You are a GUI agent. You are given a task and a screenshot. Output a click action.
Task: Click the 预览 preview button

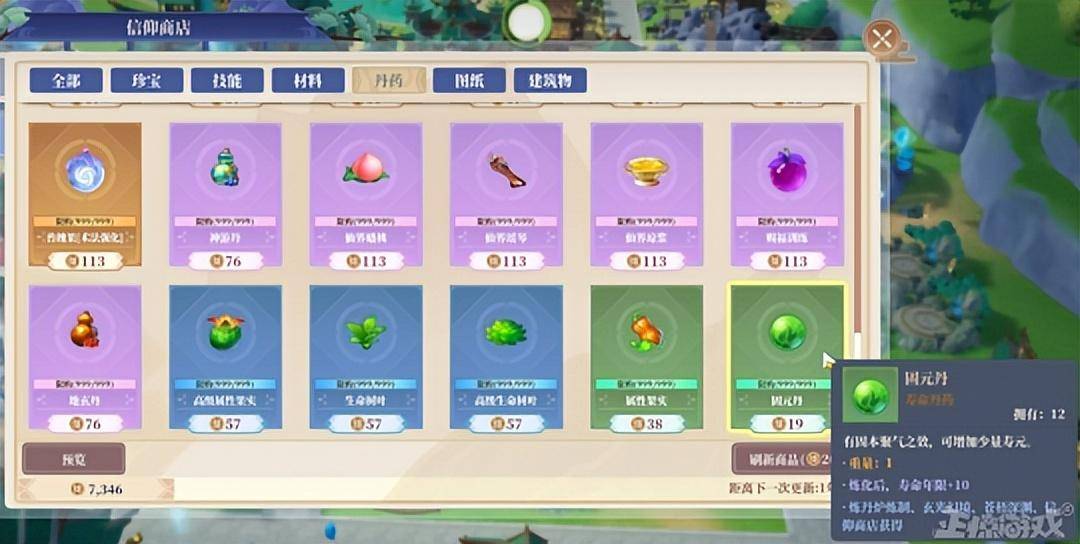click(74, 458)
